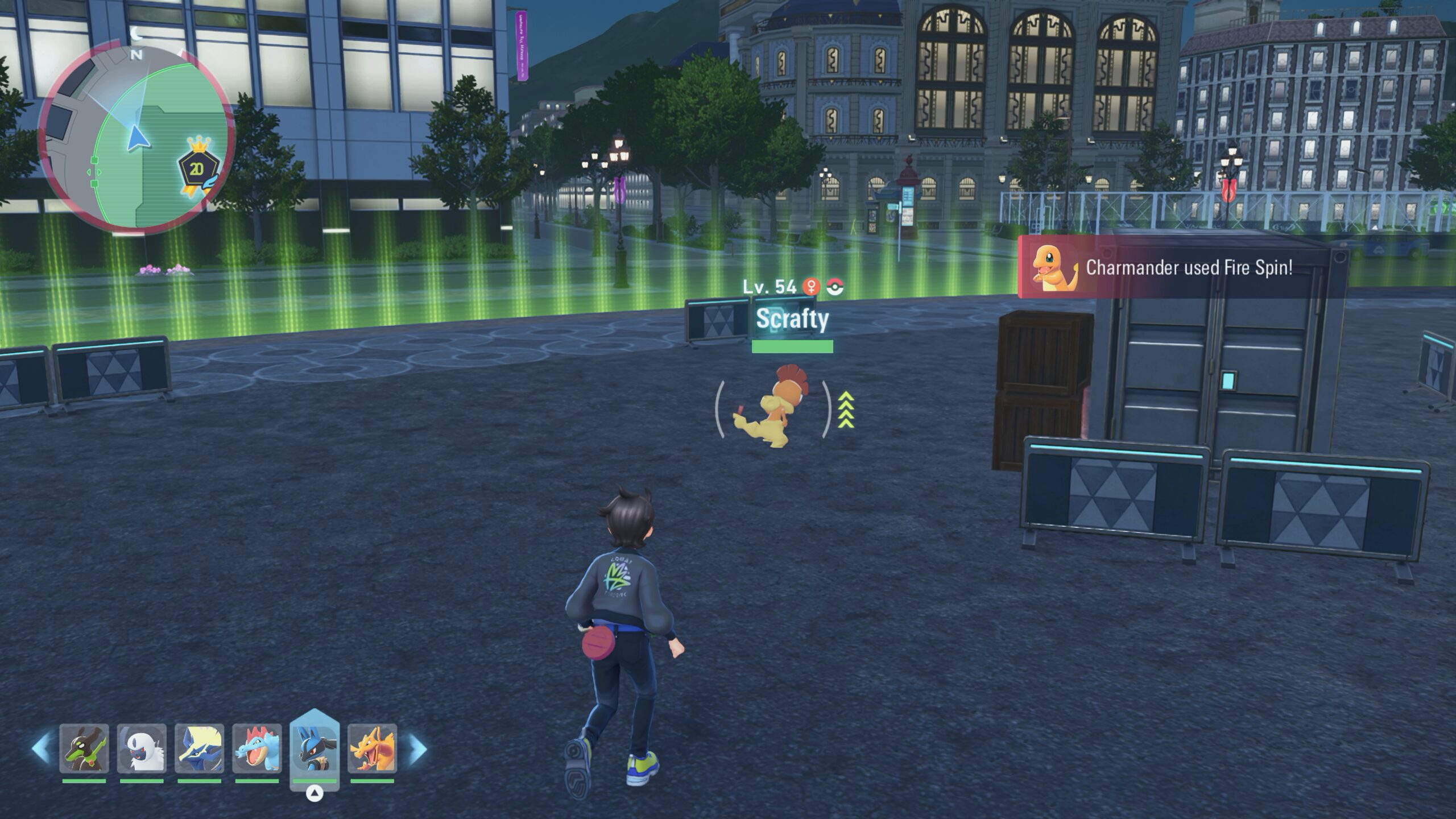
Task: Select Zygarde in the party bar
Action: click(x=84, y=748)
